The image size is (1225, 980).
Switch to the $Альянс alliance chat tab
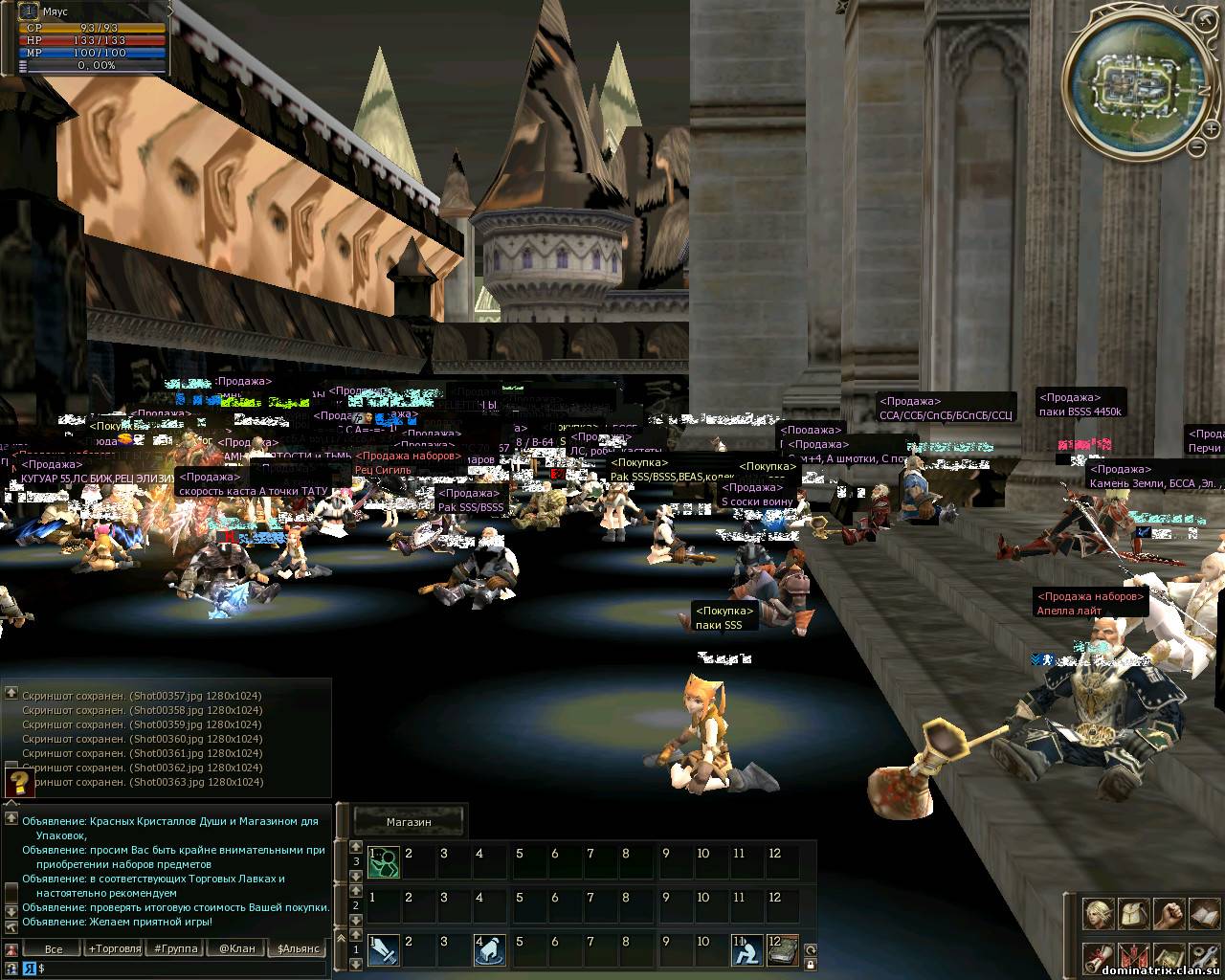299,948
